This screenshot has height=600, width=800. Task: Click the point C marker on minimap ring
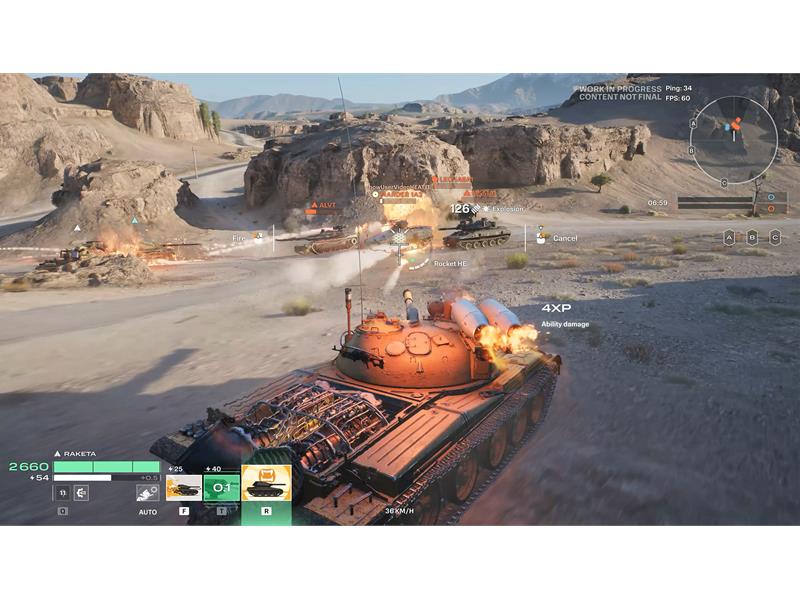pos(724,183)
